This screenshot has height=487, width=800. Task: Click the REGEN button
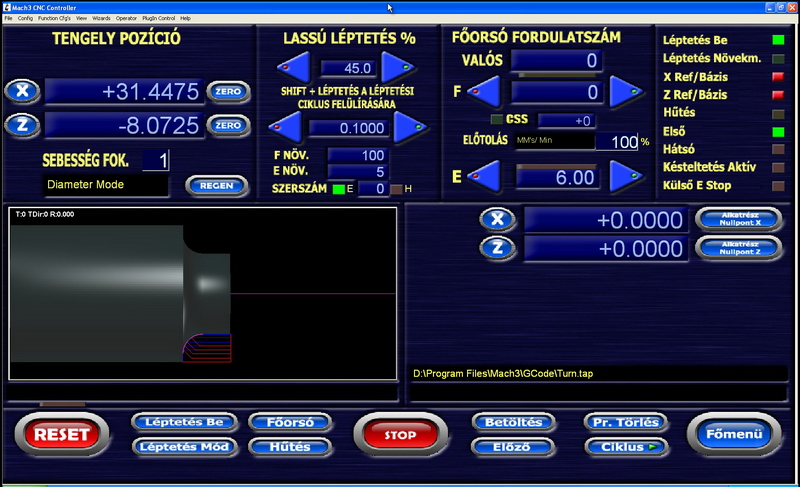coord(216,185)
